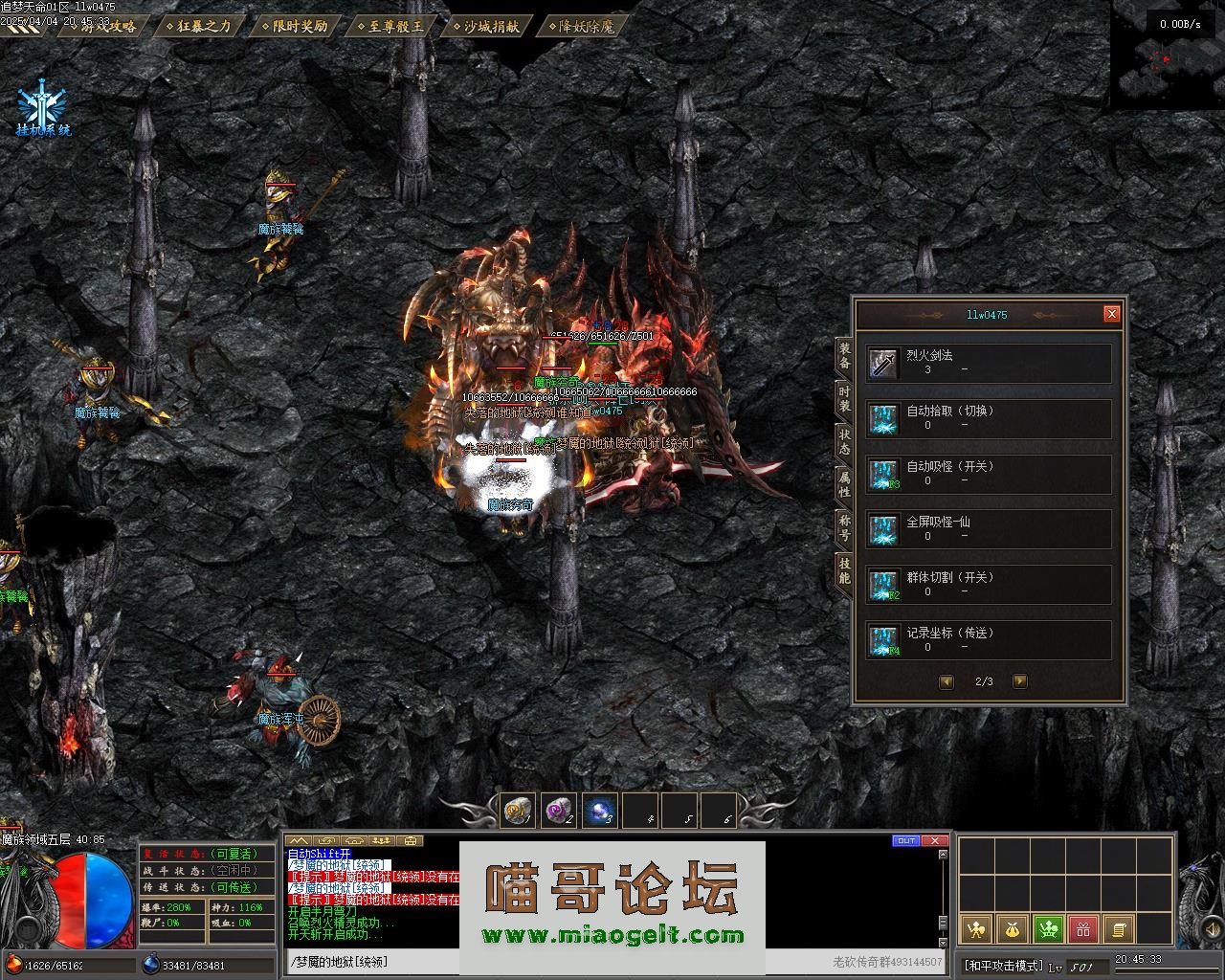Select the 自动拾取 auto-pickup skill
The height and width of the screenshot is (980, 1225).
pos(989,419)
